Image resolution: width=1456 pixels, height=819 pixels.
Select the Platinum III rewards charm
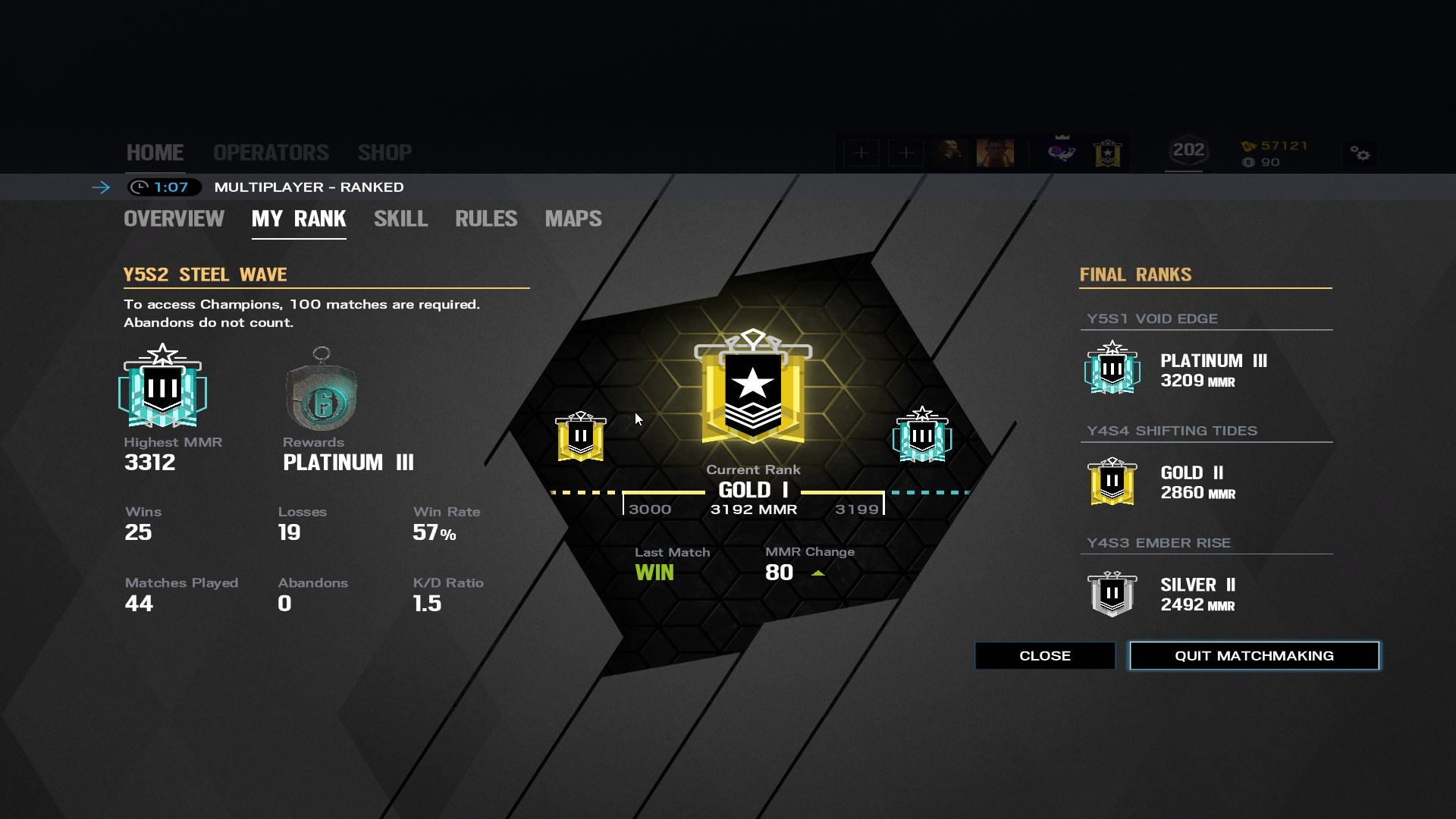(322, 391)
